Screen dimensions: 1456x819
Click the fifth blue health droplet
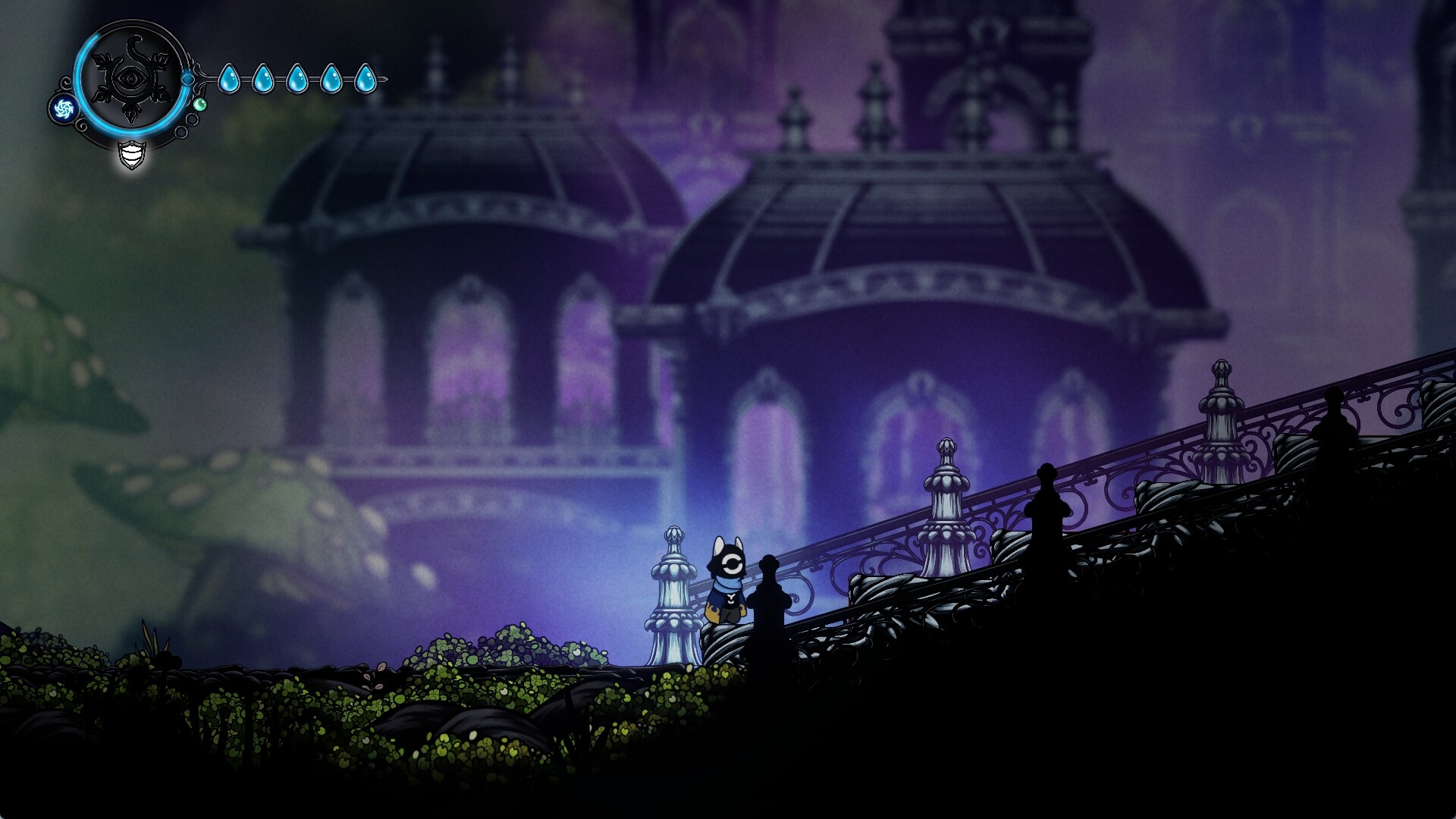(x=365, y=78)
